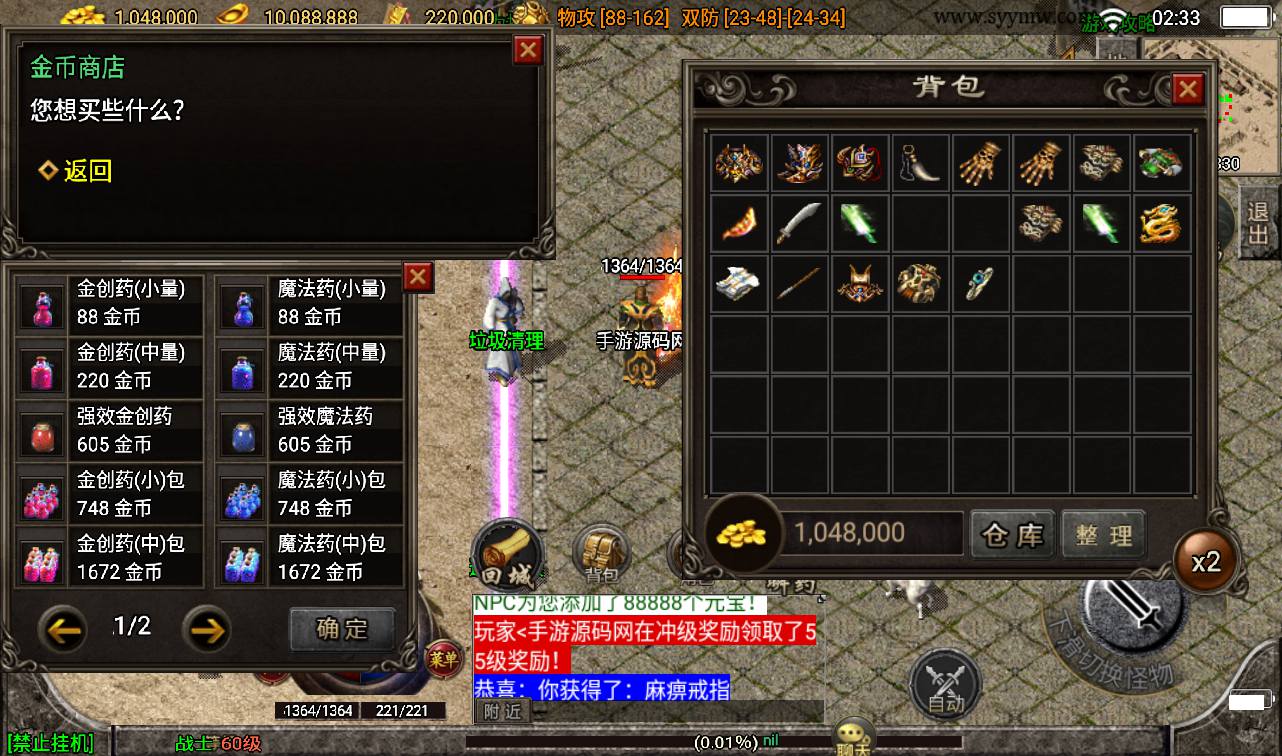1282x756 pixels.
Task: Close the potion shop list
Action: point(418,277)
